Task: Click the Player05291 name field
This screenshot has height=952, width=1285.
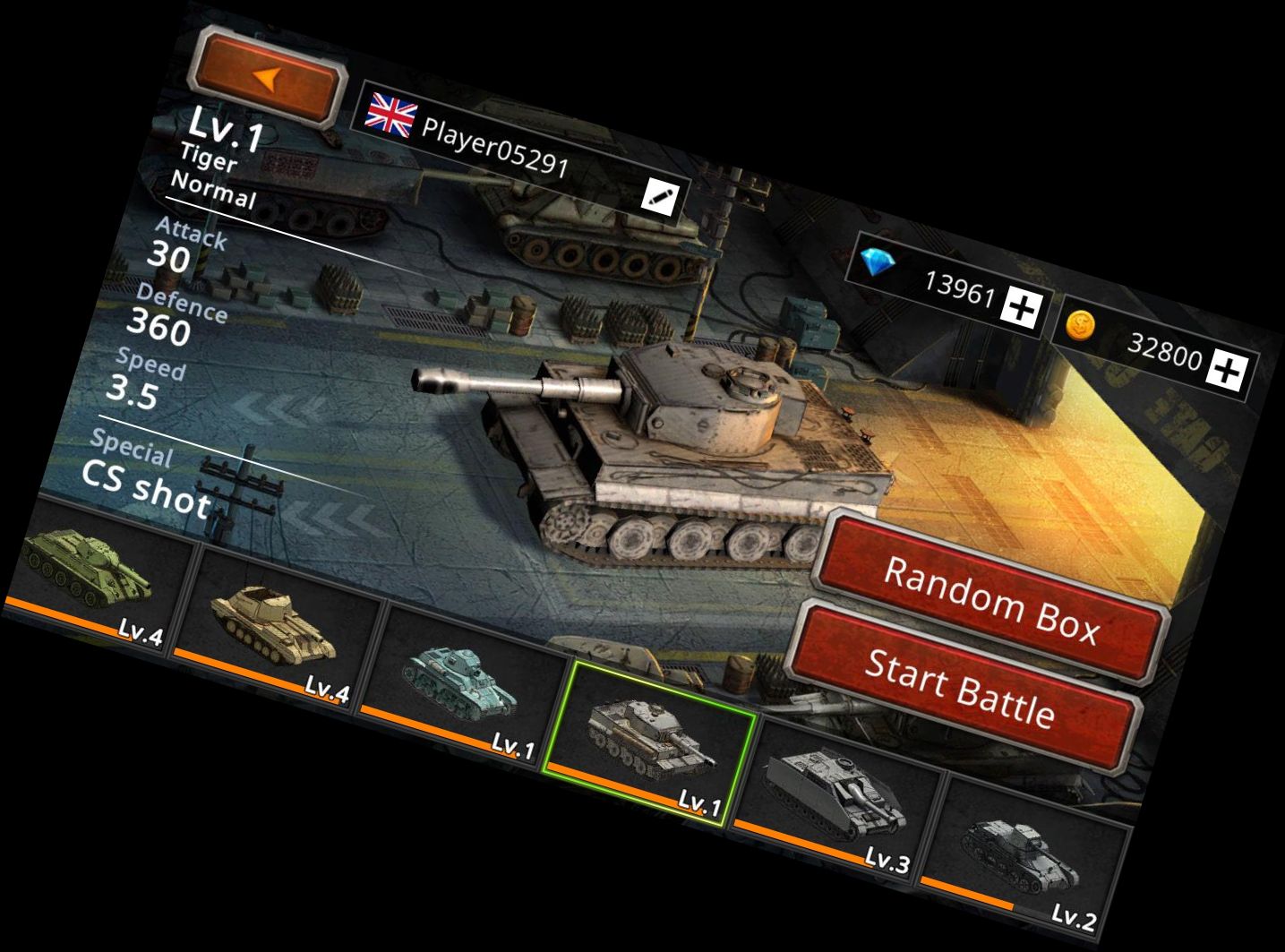Action: coord(497,143)
